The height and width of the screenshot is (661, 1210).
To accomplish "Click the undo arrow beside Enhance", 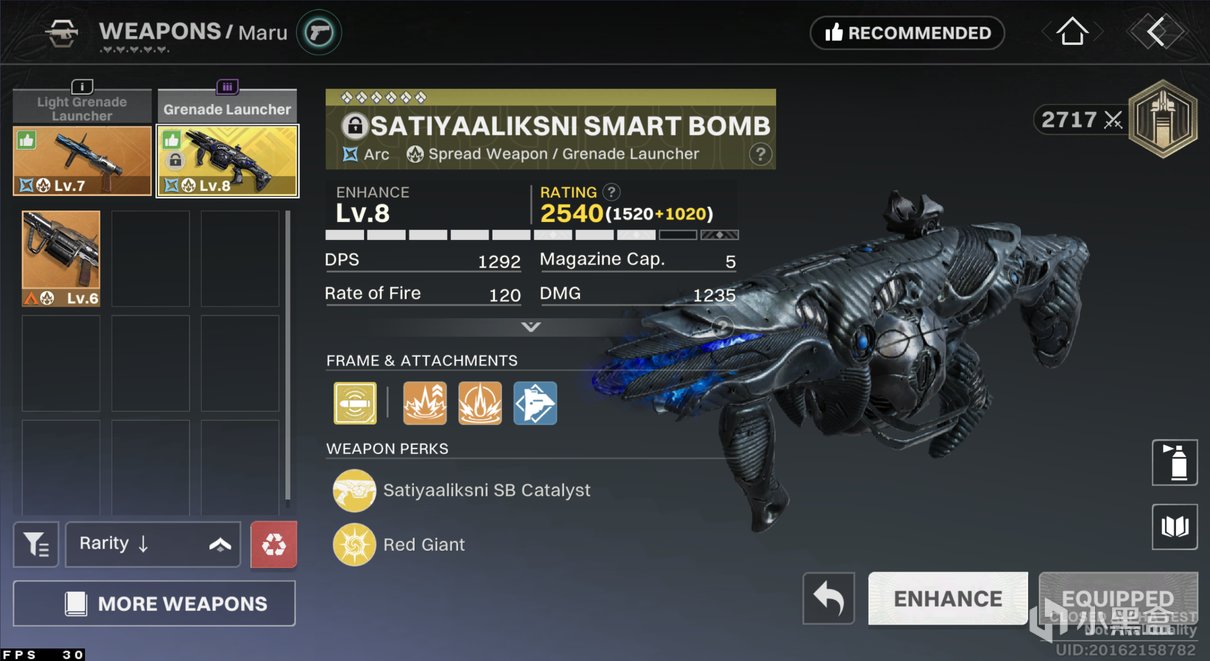I will 828,599.
